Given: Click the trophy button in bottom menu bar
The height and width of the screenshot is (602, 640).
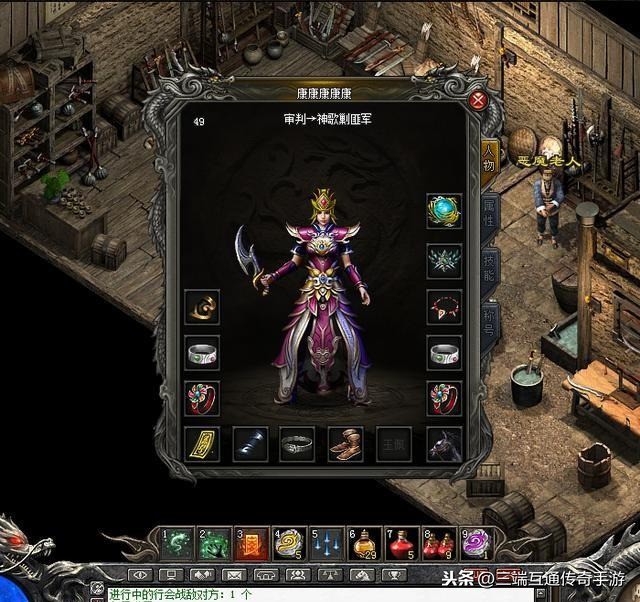Looking at the screenshot, I should [391, 575].
